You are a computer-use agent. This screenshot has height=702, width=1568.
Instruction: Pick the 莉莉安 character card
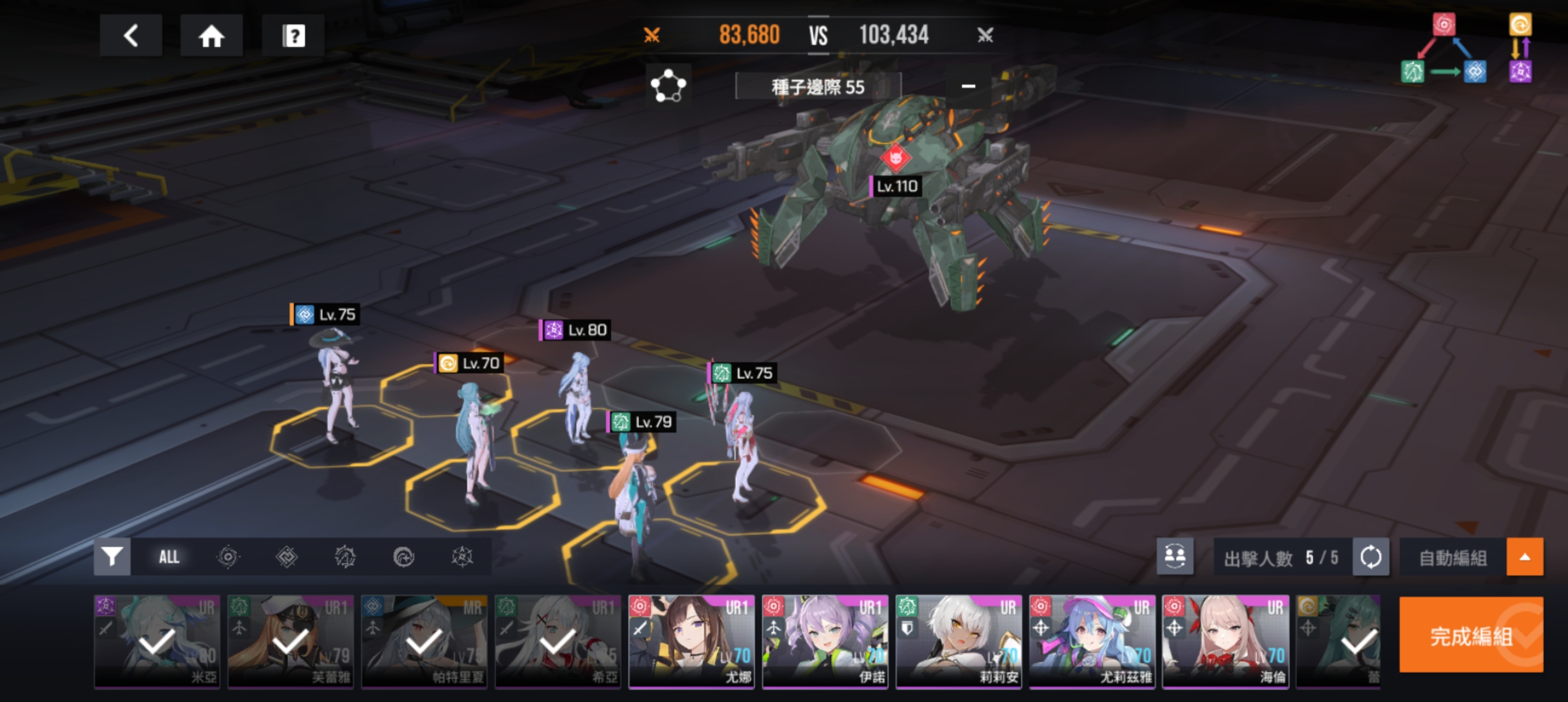pos(959,642)
